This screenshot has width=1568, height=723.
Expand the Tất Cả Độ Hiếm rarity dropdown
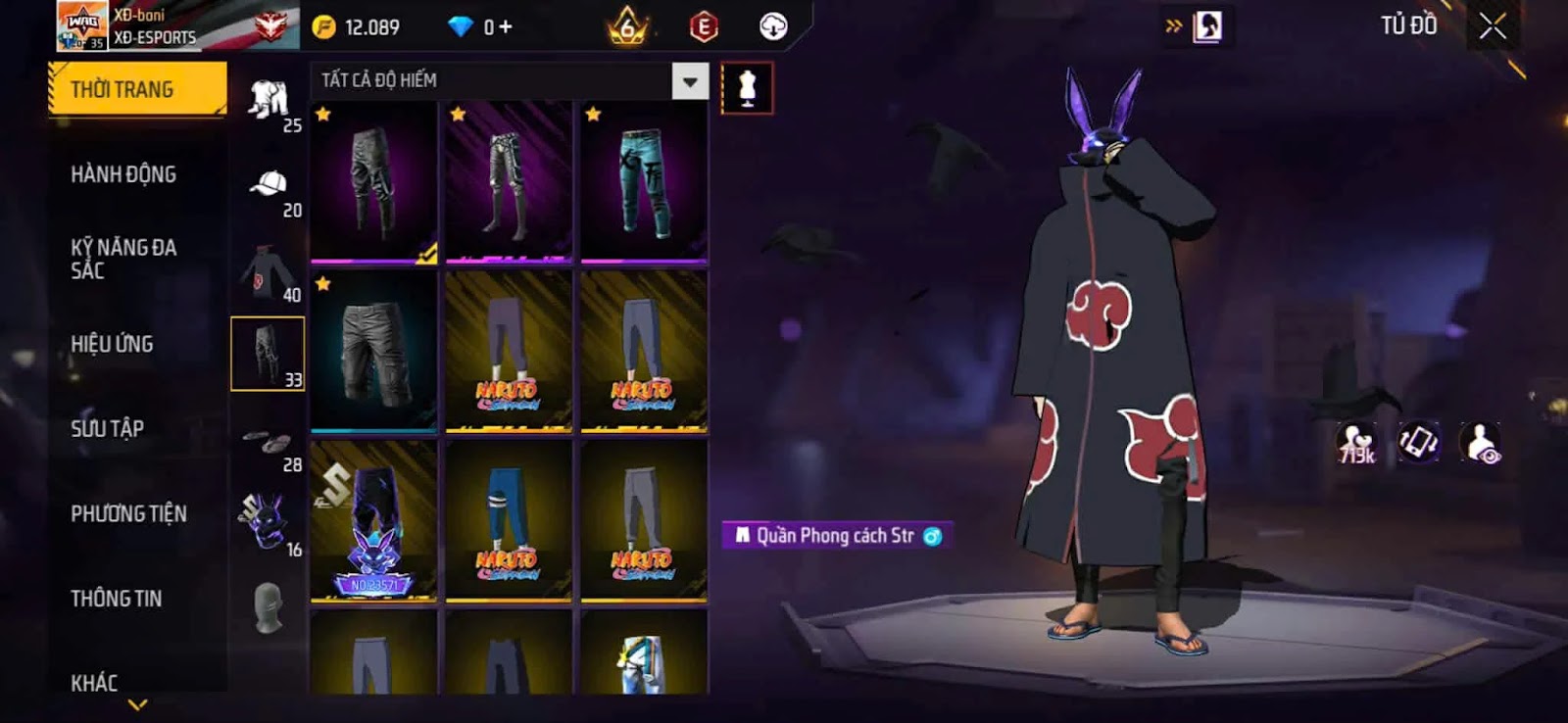pos(690,81)
